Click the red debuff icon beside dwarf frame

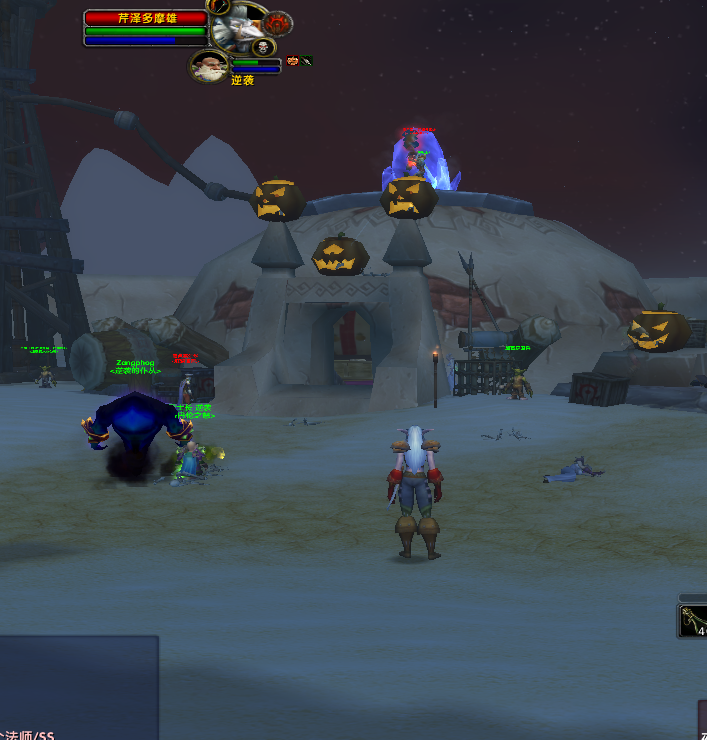pyautogui.click(x=292, y=61)
